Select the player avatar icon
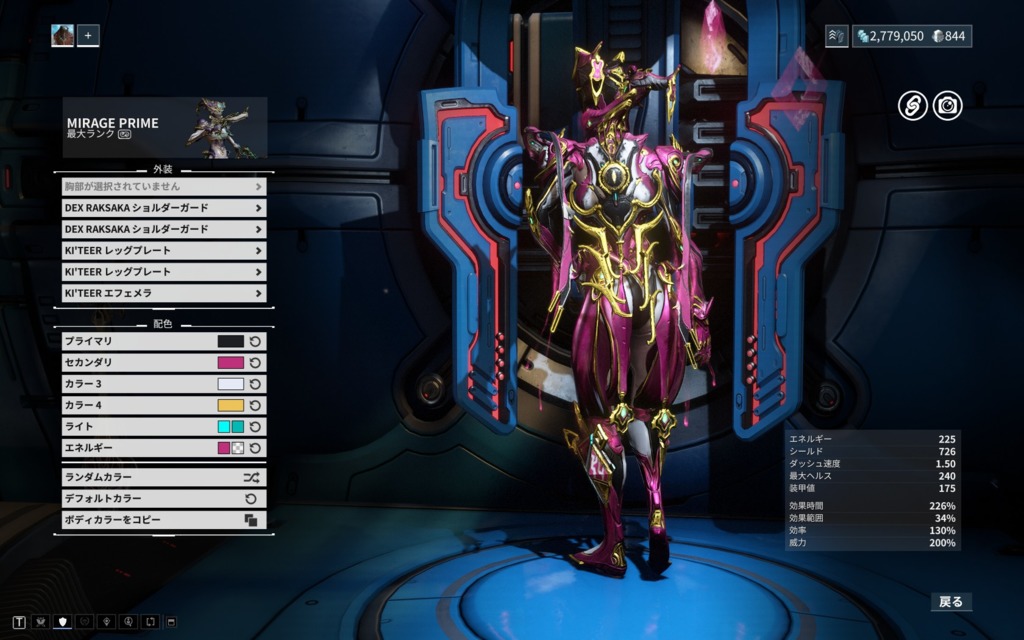 63,36
